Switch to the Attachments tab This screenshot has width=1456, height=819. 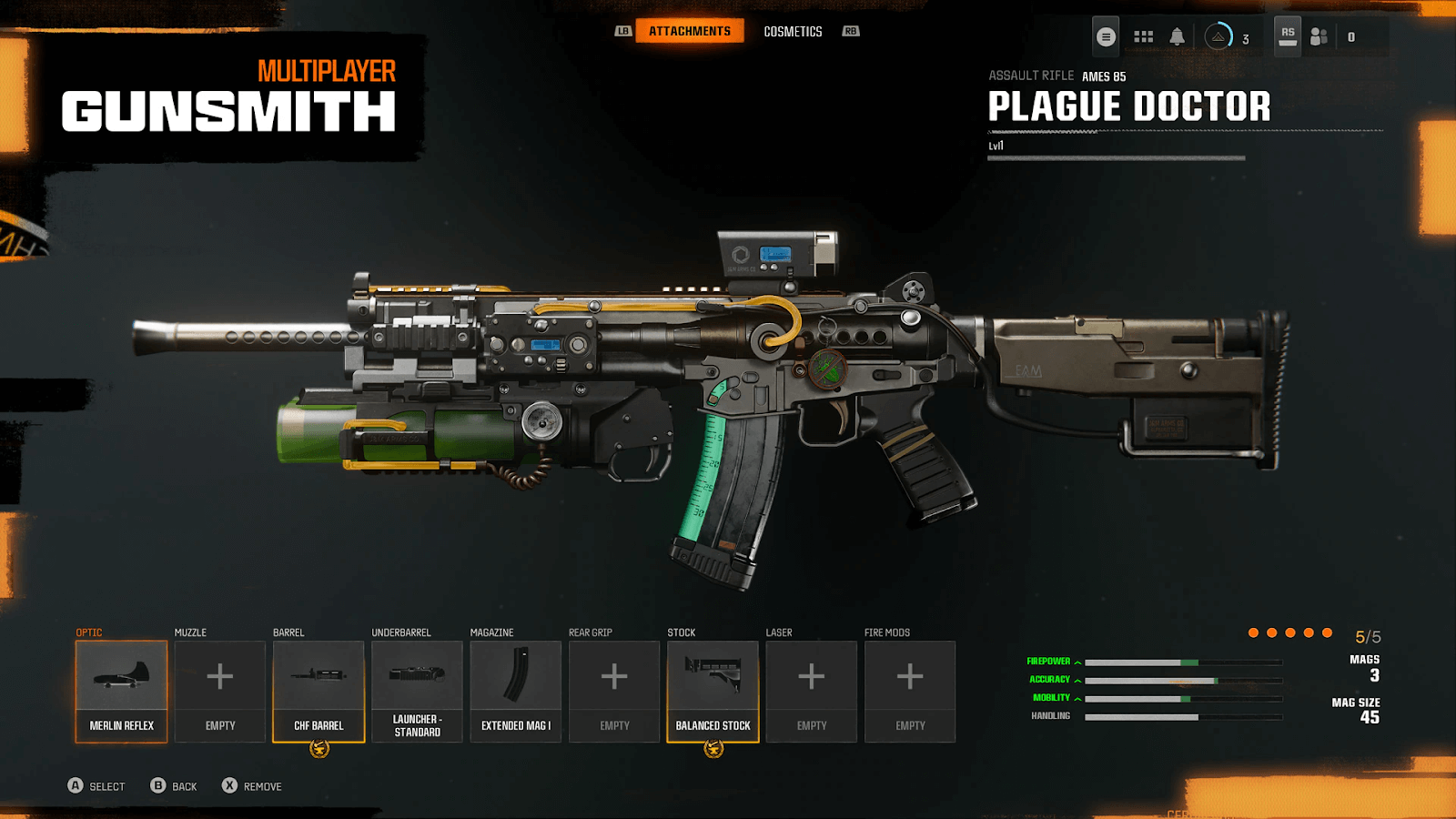click(689, 31)
